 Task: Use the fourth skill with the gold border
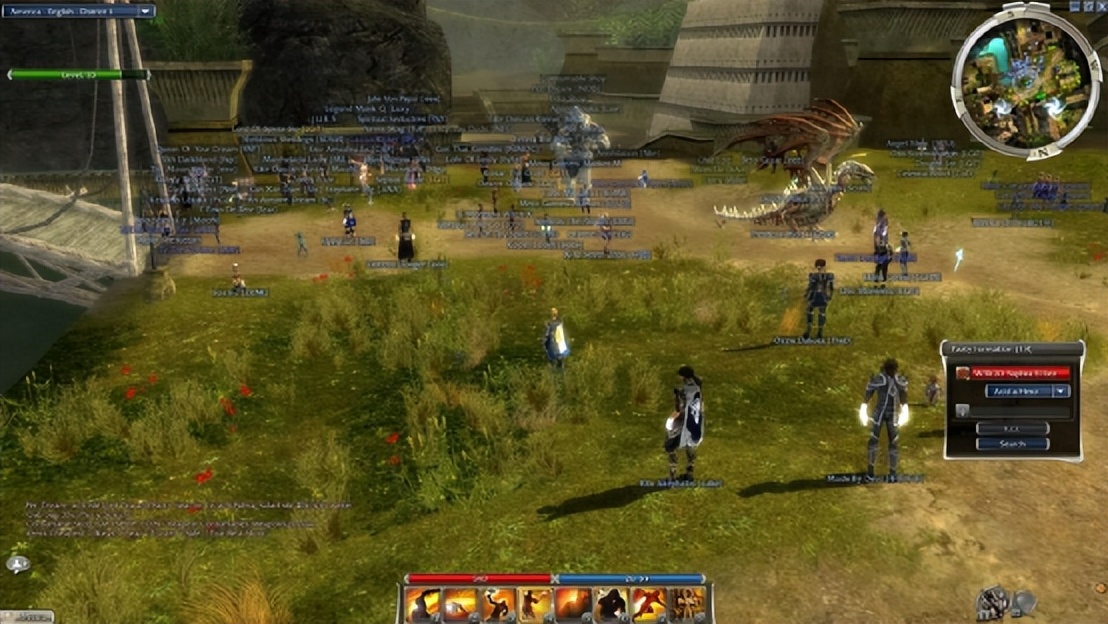point(535,604)
